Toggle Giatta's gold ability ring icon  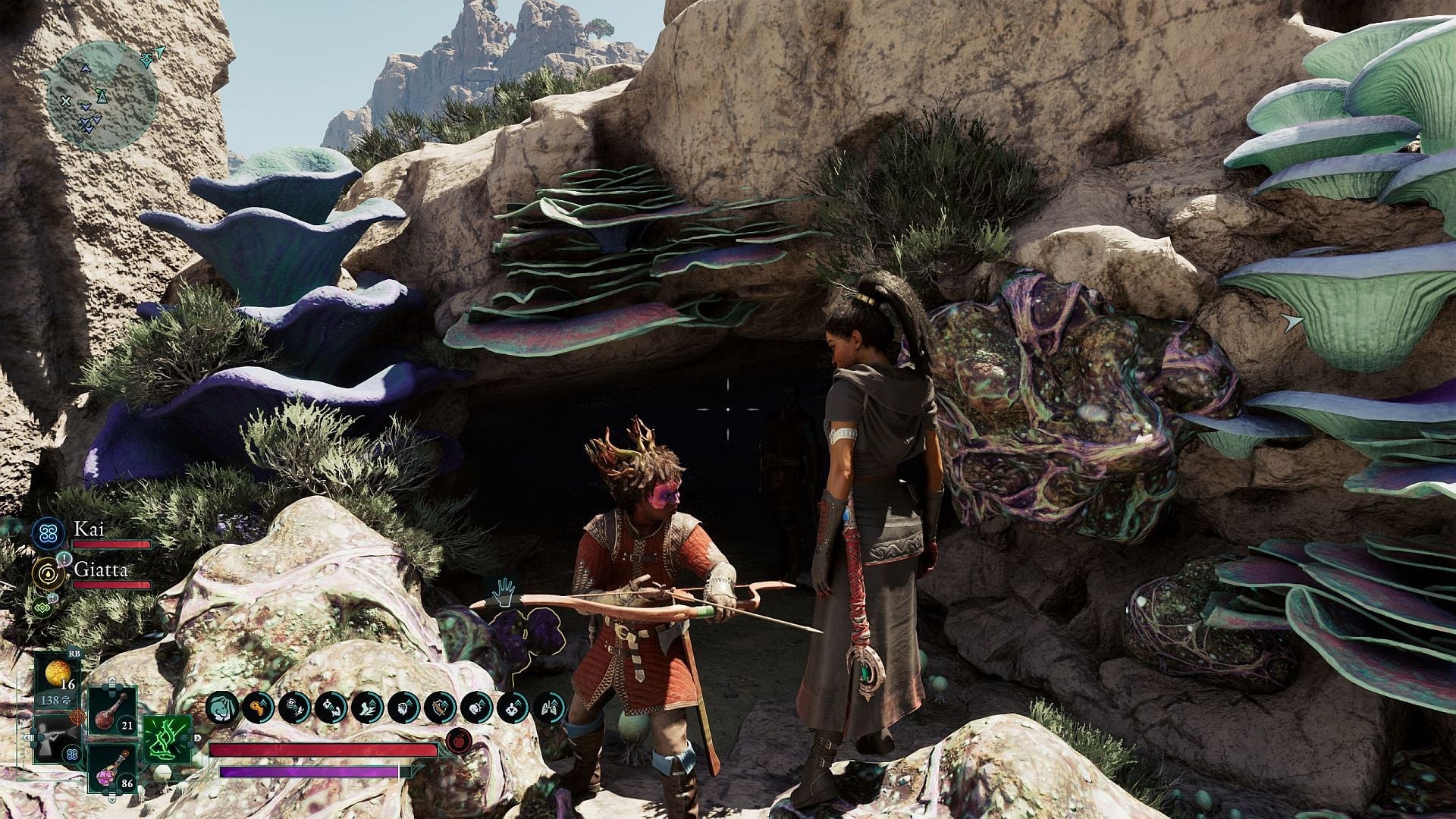click(x=48, y=573)
